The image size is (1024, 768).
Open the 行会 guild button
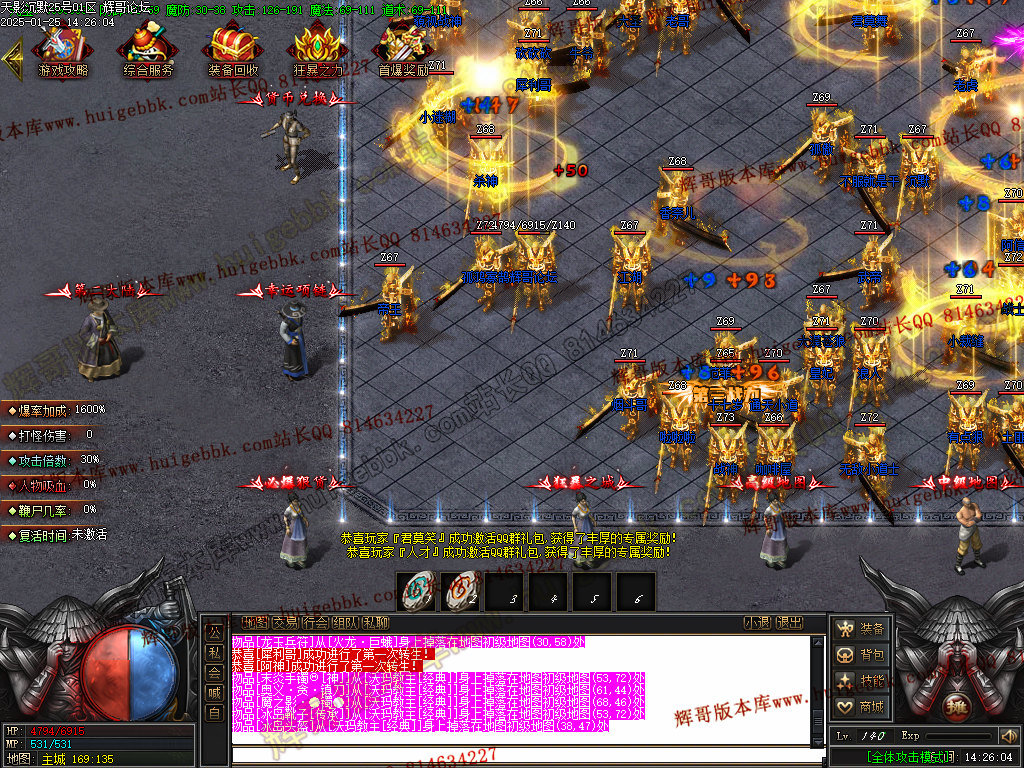click(x=315, y=622)
